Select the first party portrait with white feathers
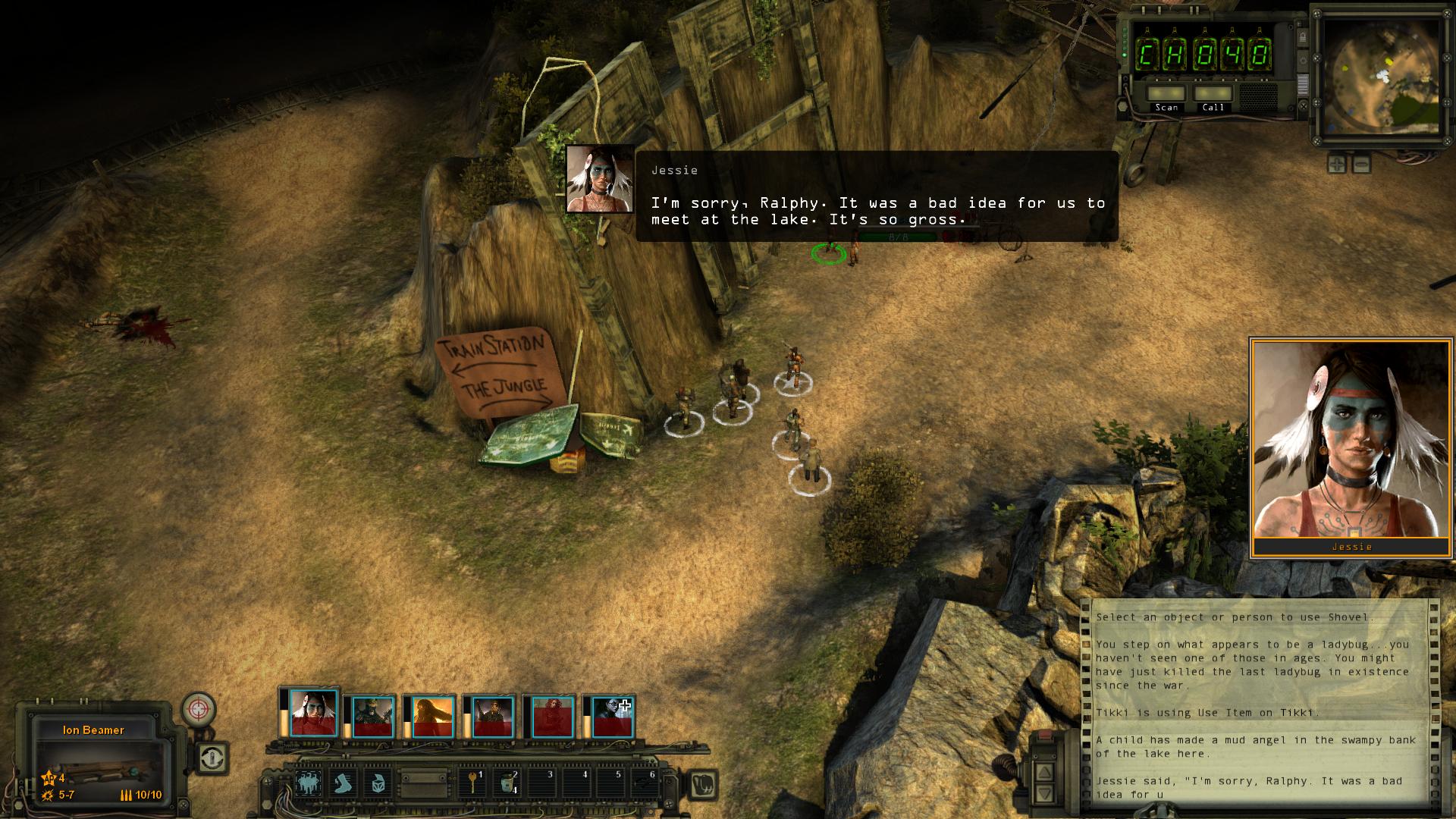The height and width of the screenshot is (819, 1456). pos(313,714)
